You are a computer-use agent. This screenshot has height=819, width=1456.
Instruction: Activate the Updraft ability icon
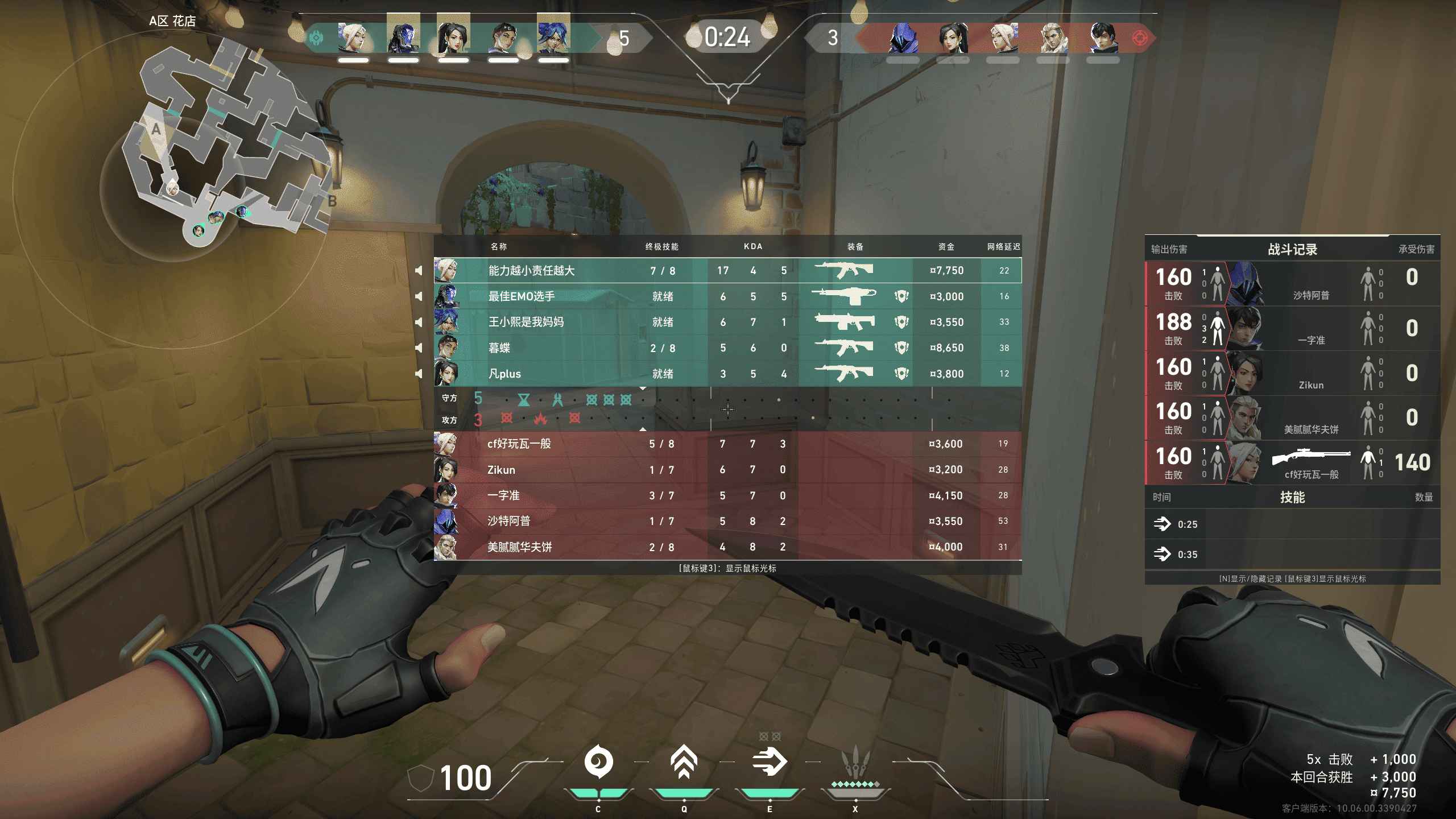tap(684, 762)
